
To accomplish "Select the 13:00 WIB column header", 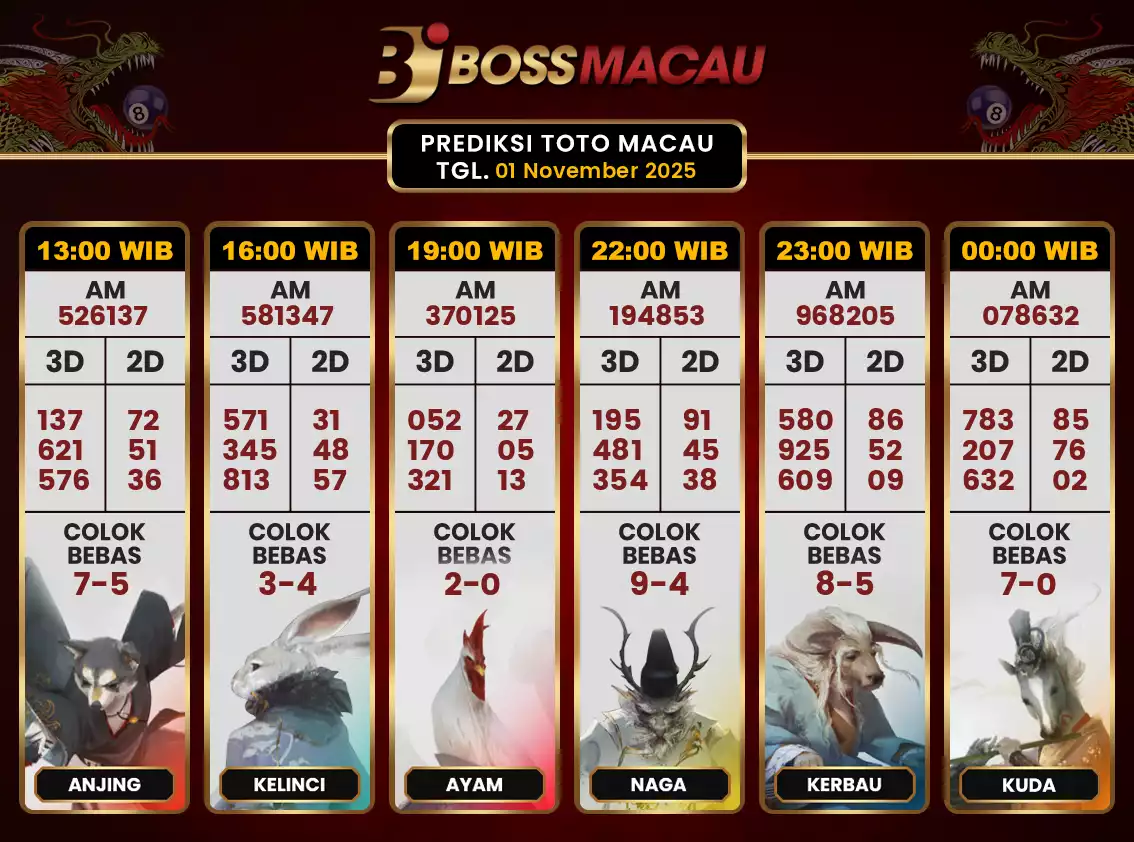I will point(105,250).
